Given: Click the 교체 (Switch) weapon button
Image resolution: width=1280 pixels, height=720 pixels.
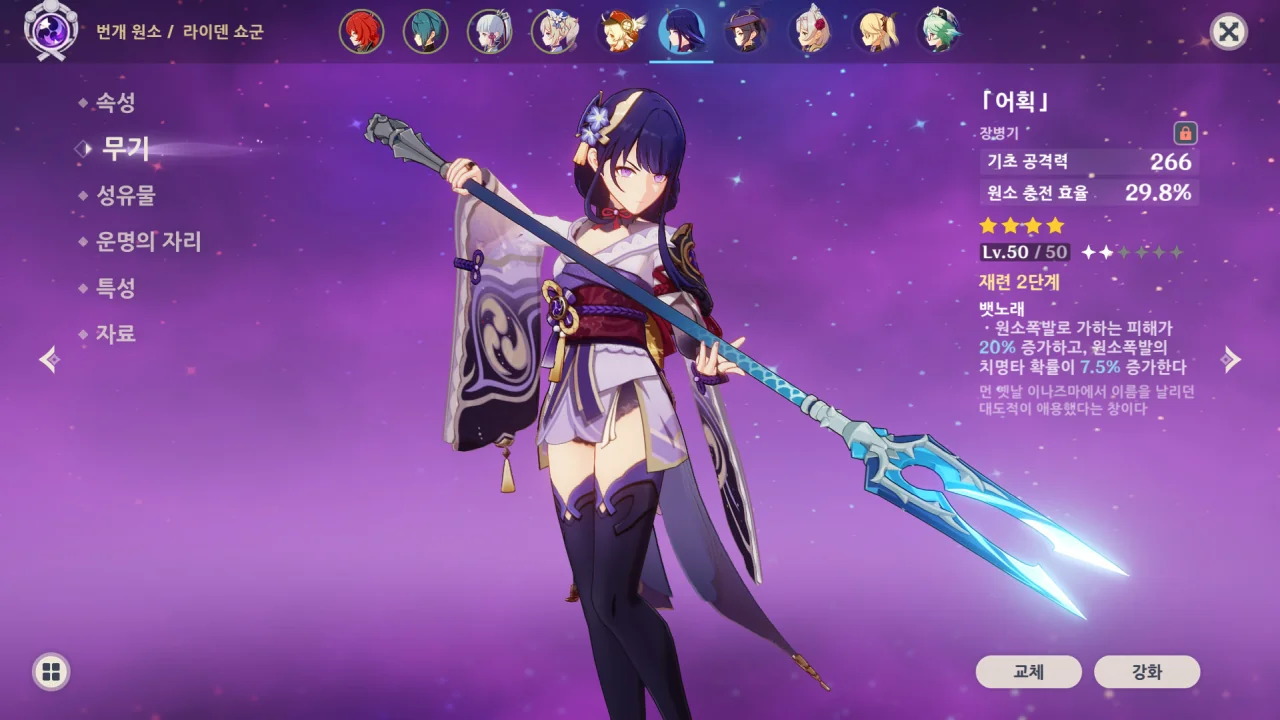Looking at the screenshot, I should click(x=1028, y=672).
